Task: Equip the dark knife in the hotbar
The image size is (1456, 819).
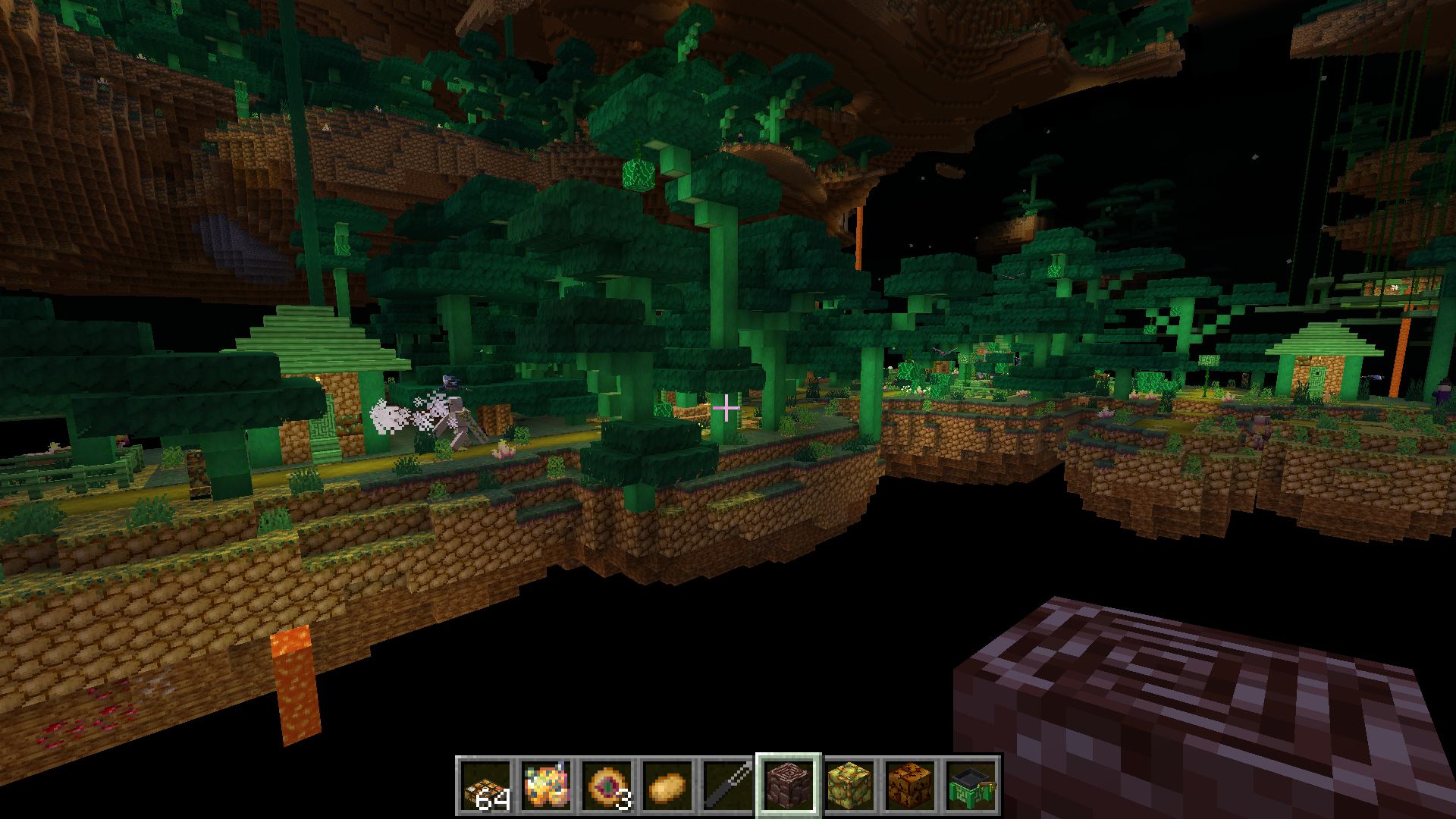Action: pos(729,785)
